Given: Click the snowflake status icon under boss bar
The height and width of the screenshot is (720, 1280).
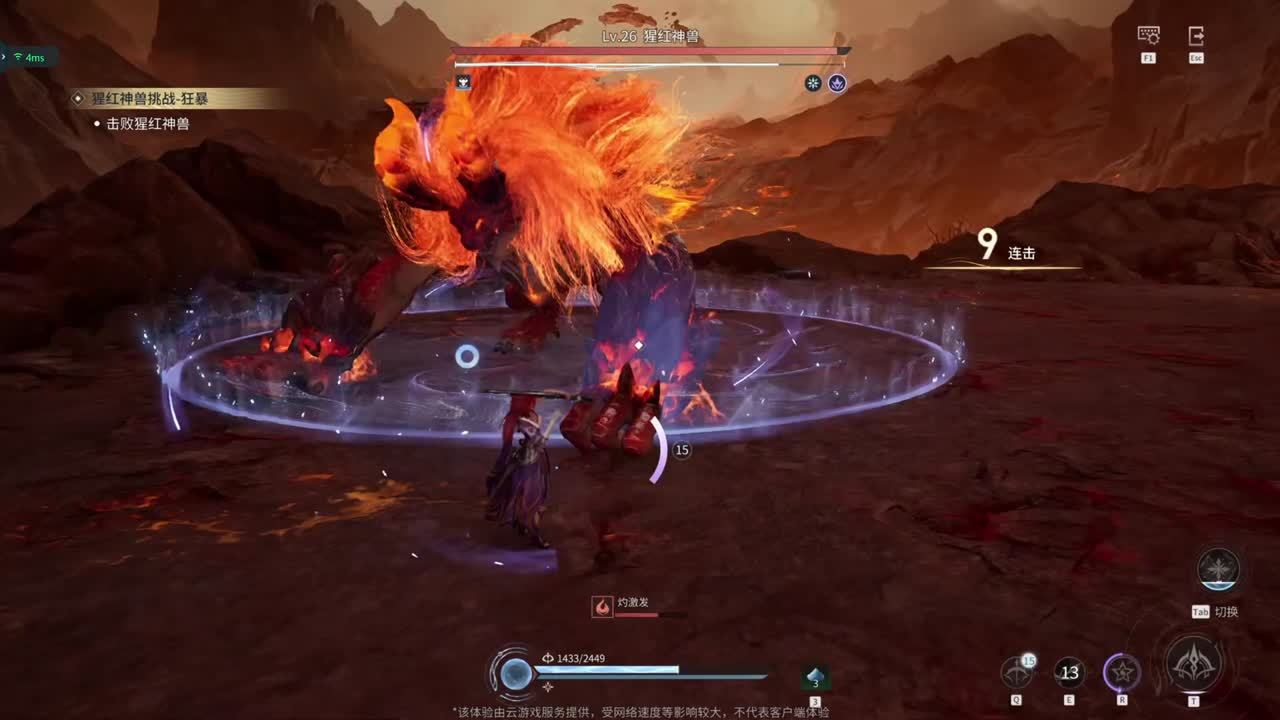Looking at the screenshot, I should point(813,83).
